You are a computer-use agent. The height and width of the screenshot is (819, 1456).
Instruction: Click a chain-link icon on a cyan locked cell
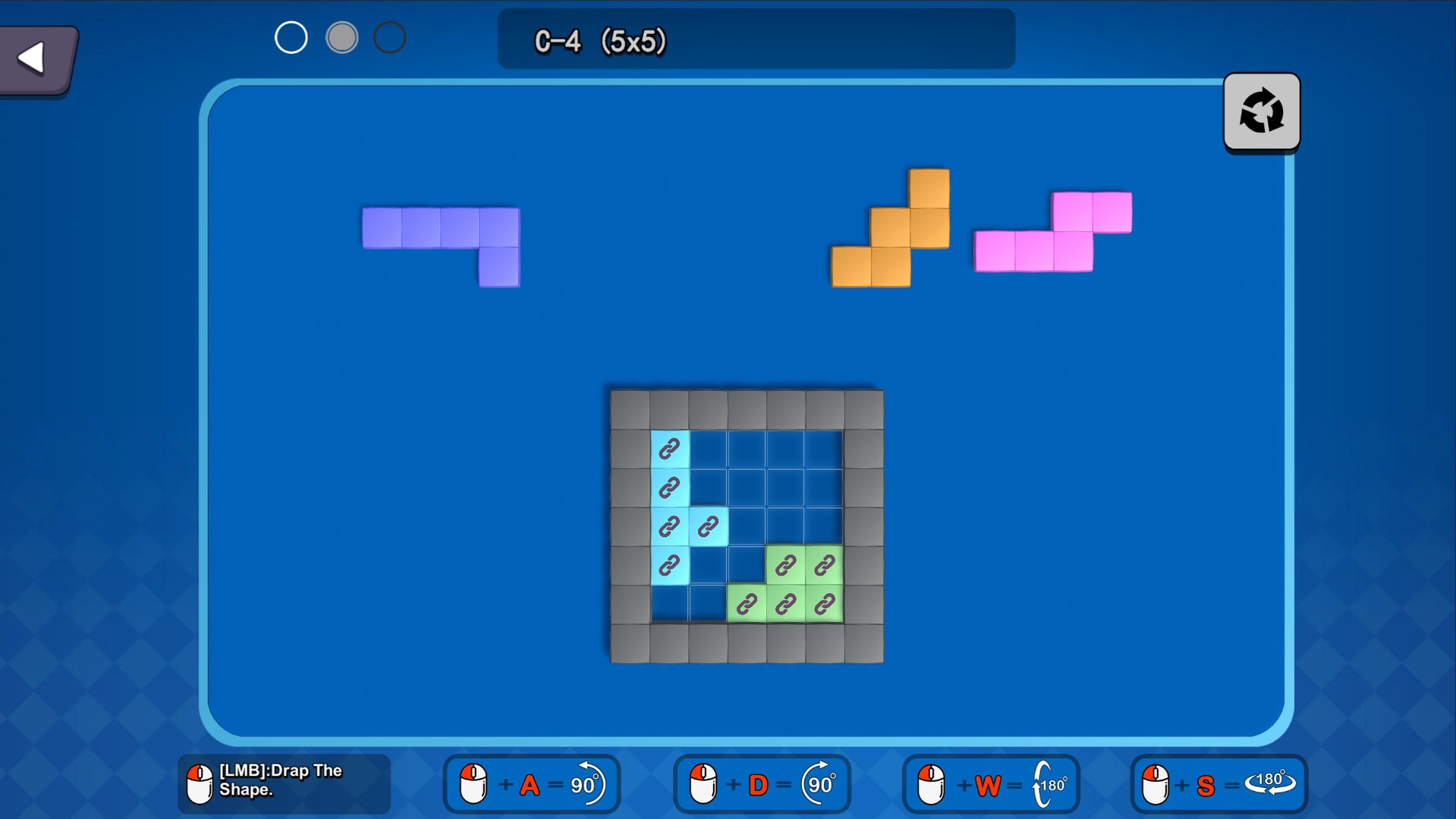click(668, 449)
